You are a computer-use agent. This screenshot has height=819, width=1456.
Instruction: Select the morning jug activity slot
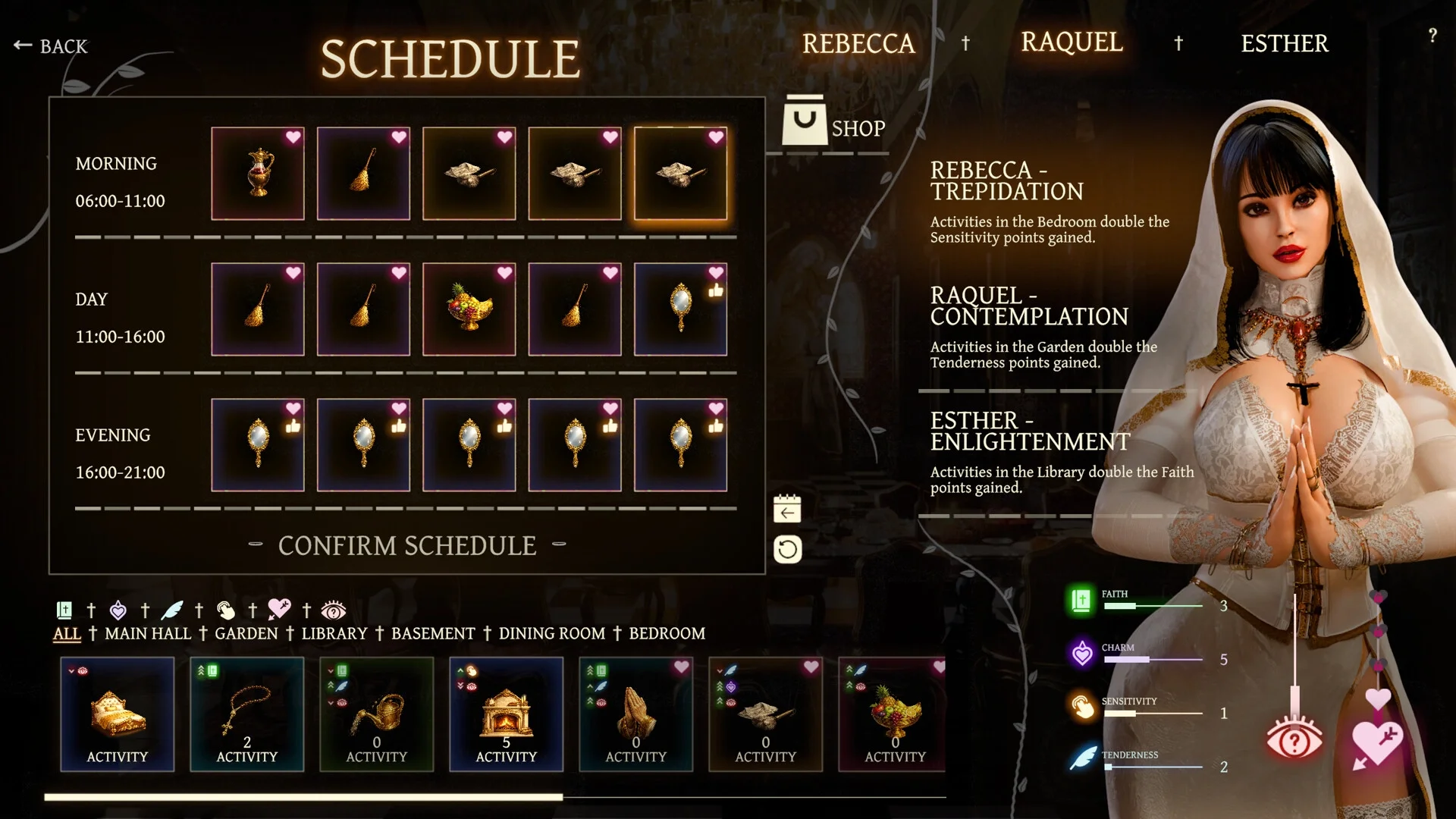pos(258,174)
